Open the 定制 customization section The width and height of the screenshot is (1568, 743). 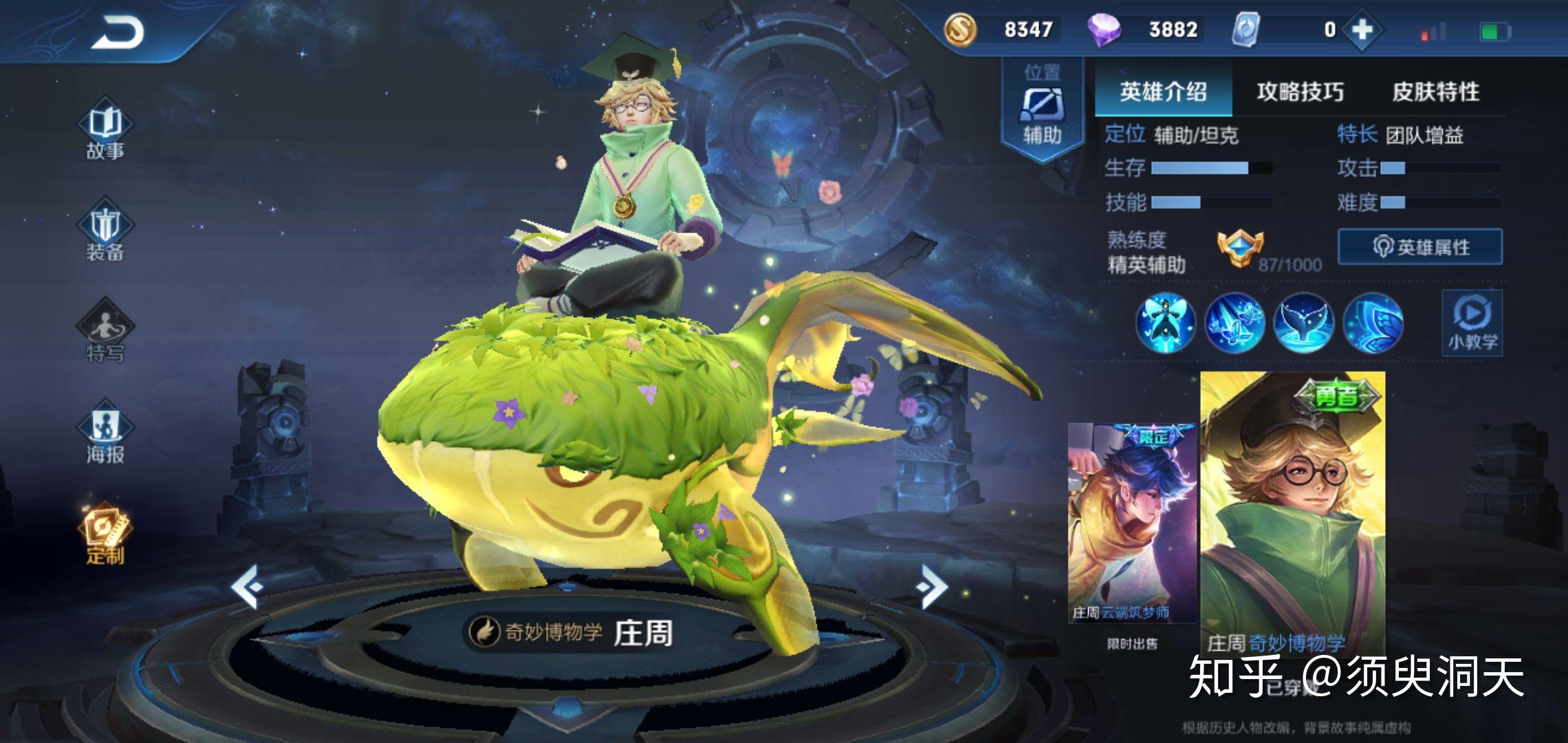(x=105, y=536)
